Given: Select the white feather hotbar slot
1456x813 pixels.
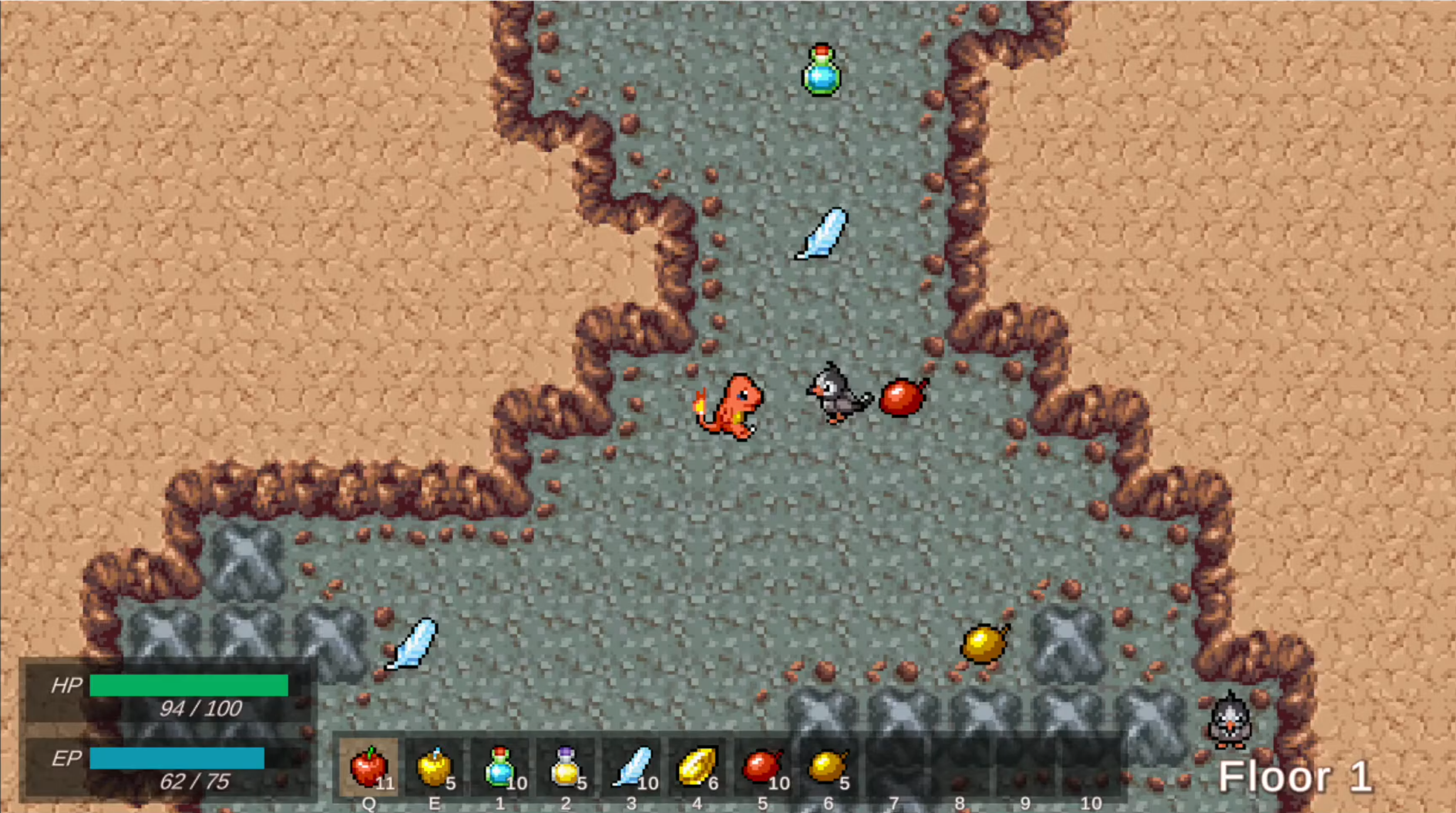Looking at the screenshot, I should pyautogui.click(x=631, y=767).
